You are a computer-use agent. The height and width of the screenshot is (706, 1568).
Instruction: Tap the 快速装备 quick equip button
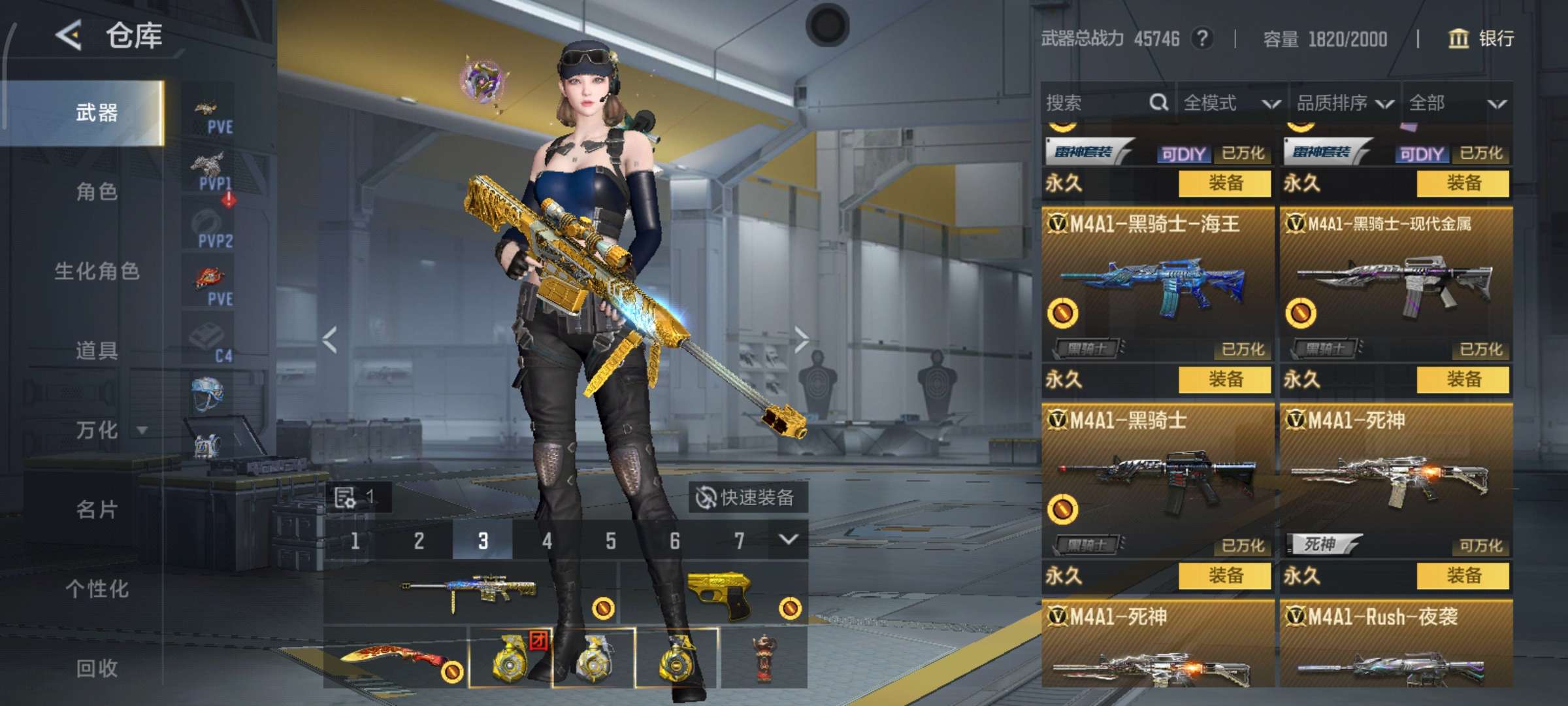coord(747,498)
